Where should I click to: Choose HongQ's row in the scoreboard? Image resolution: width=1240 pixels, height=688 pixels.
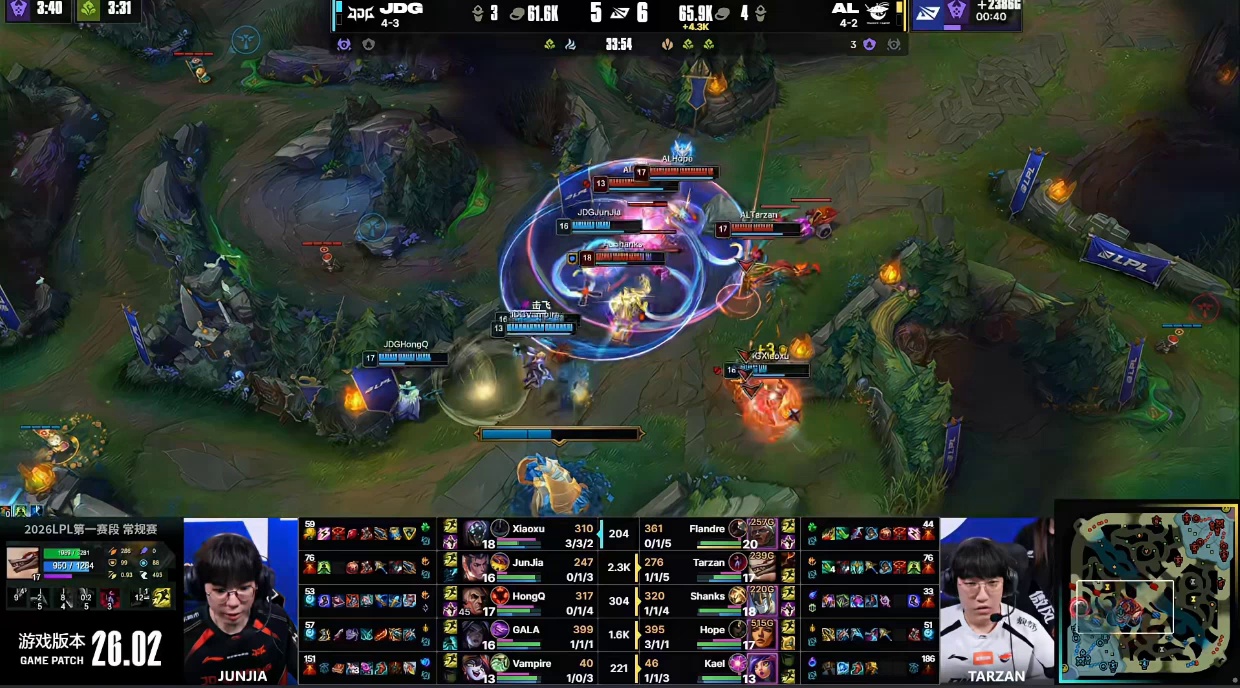tap(530, 601)
